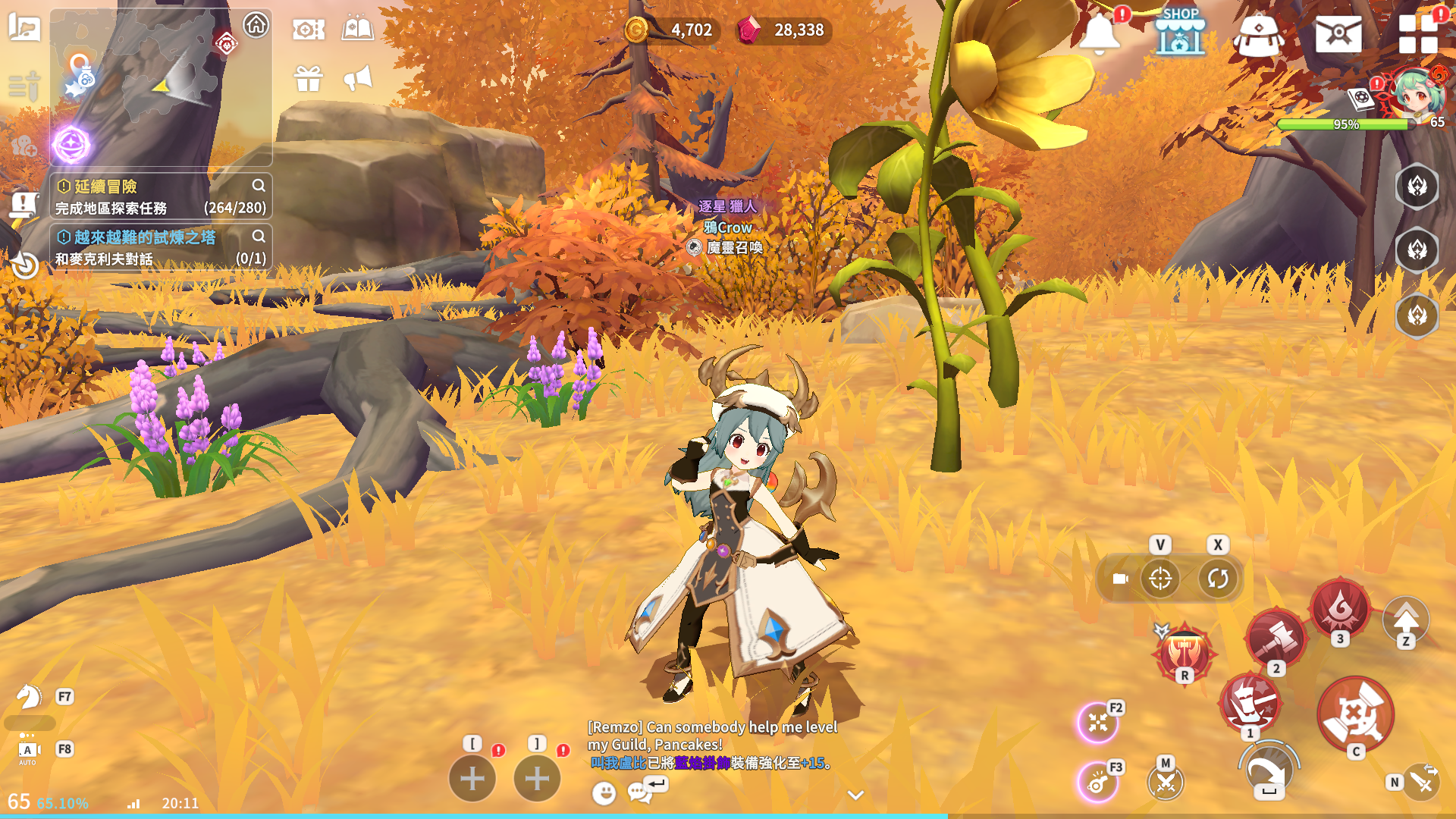
Task: Open the four-square main menu grid
Action: 1417,34
